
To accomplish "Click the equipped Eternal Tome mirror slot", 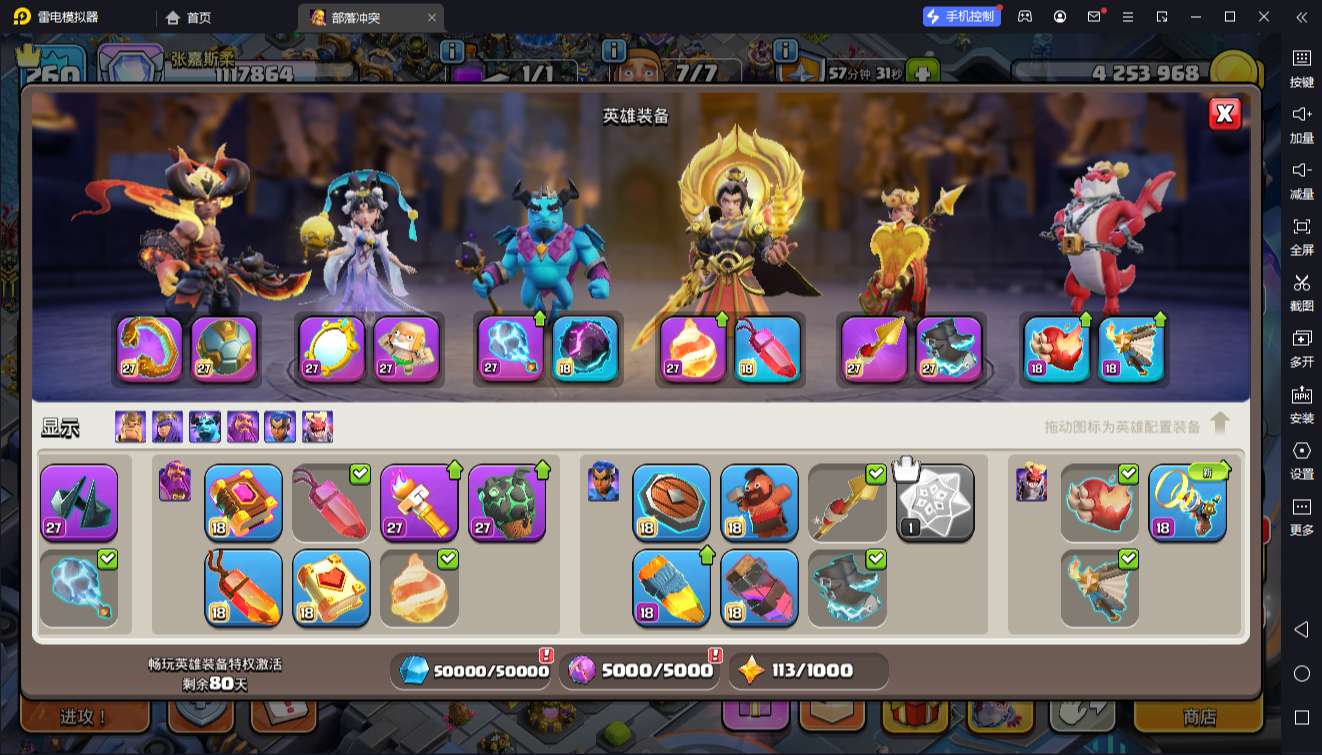I will [x=332, y=348].
